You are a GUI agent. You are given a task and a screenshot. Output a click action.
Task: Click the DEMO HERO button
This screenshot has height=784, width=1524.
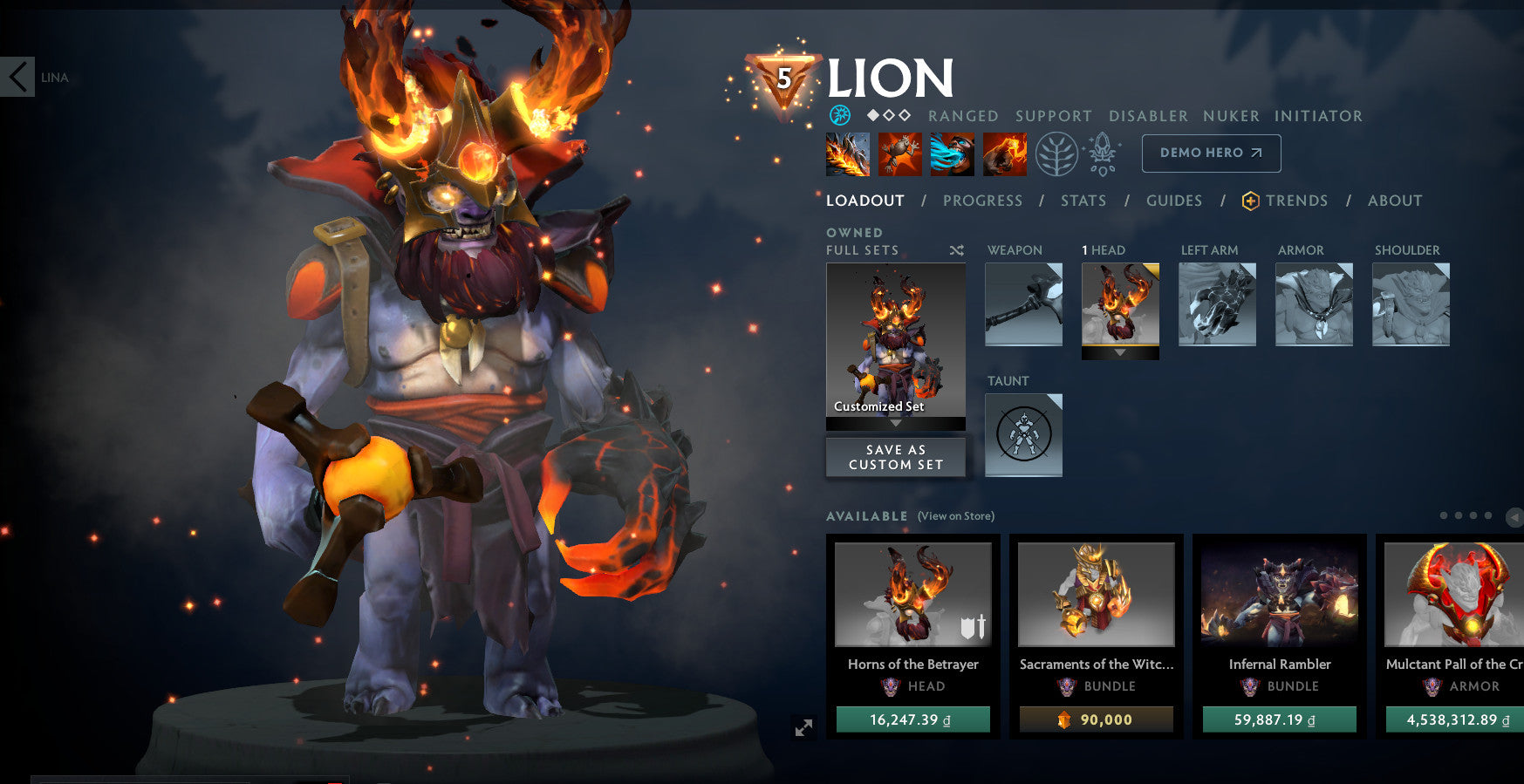(x=1211, y=153)
